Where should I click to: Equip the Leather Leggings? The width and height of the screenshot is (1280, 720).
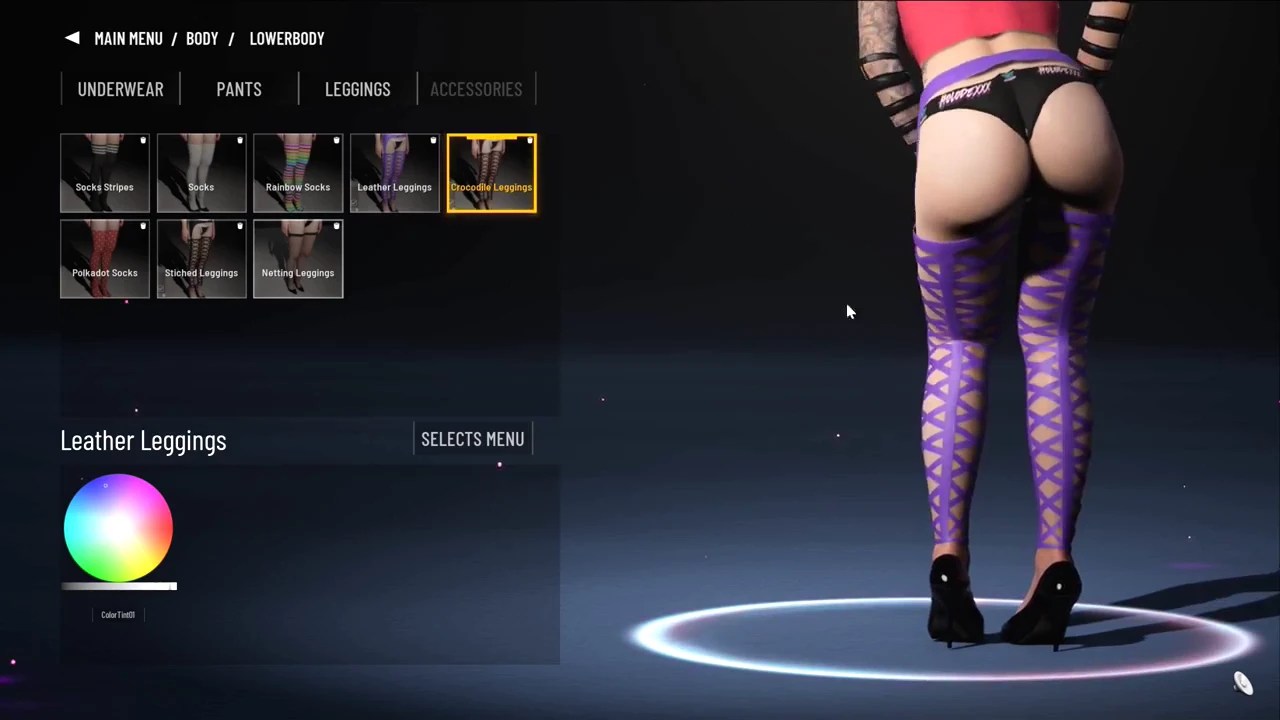click(394, 173)
